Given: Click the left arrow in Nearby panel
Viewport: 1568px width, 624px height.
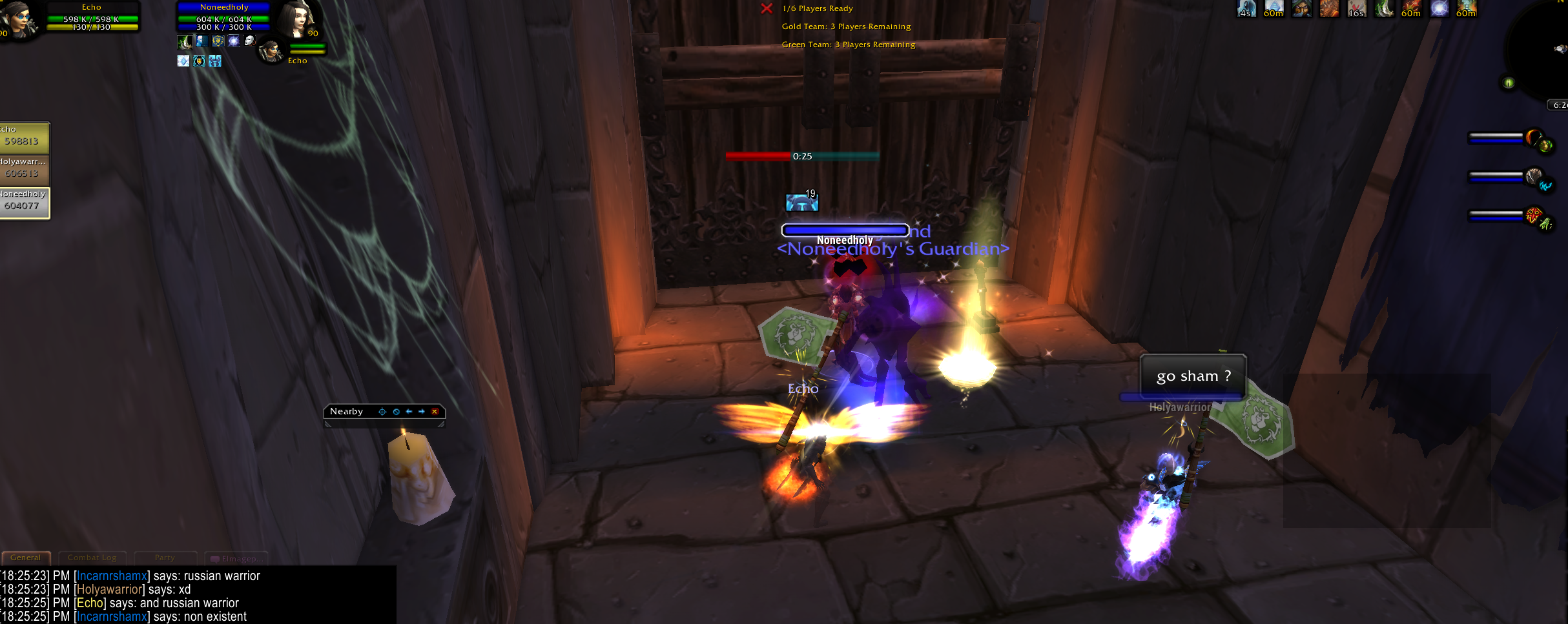Looking at the screenshot, I should [x=409, y=412].
